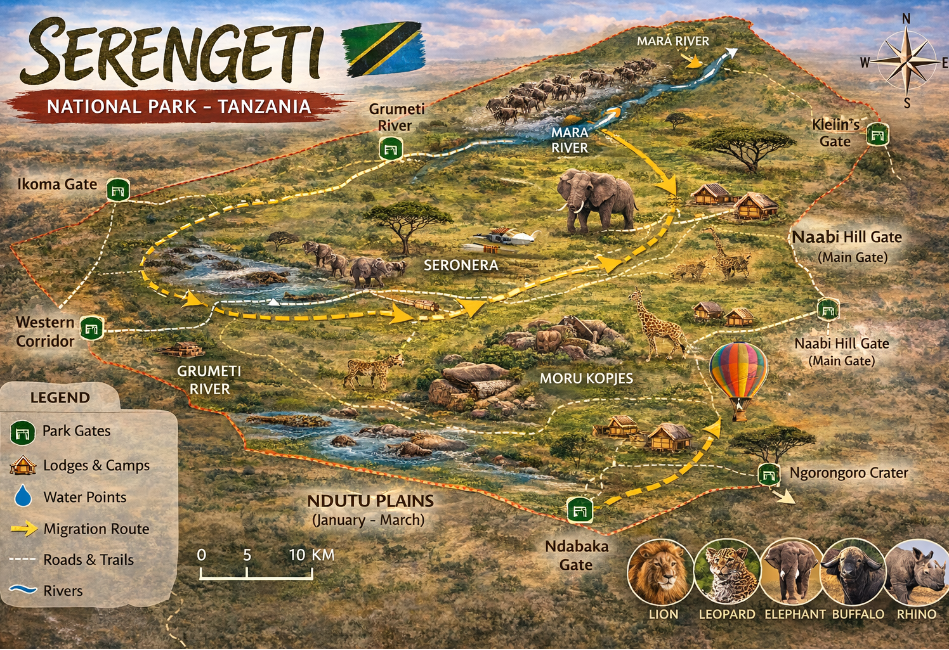This screenshot has width=949, height=650.
Task: Choose the Elephant portrait
Action: 793,572
